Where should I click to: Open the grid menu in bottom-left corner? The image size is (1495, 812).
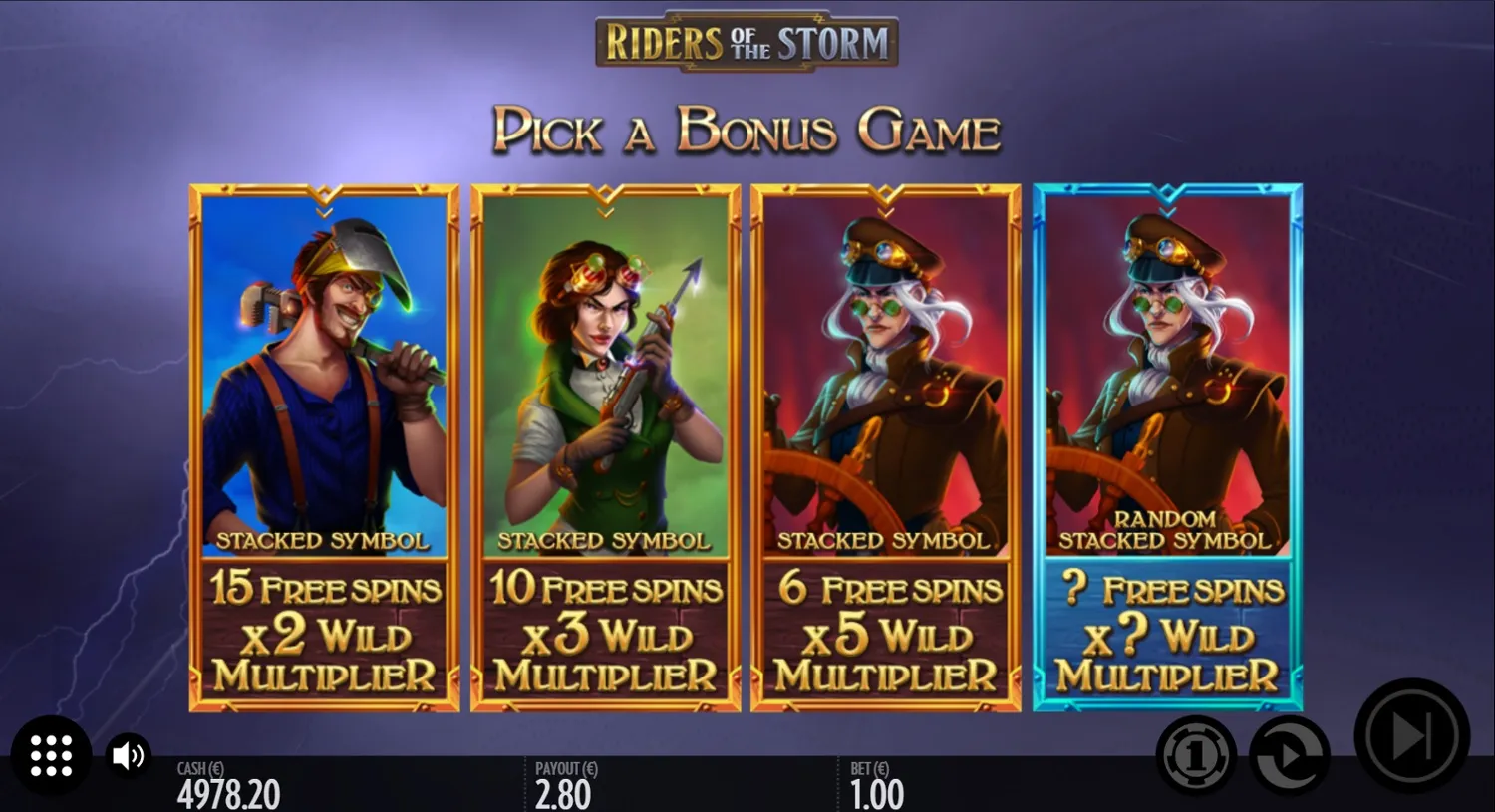click(51, 755)
